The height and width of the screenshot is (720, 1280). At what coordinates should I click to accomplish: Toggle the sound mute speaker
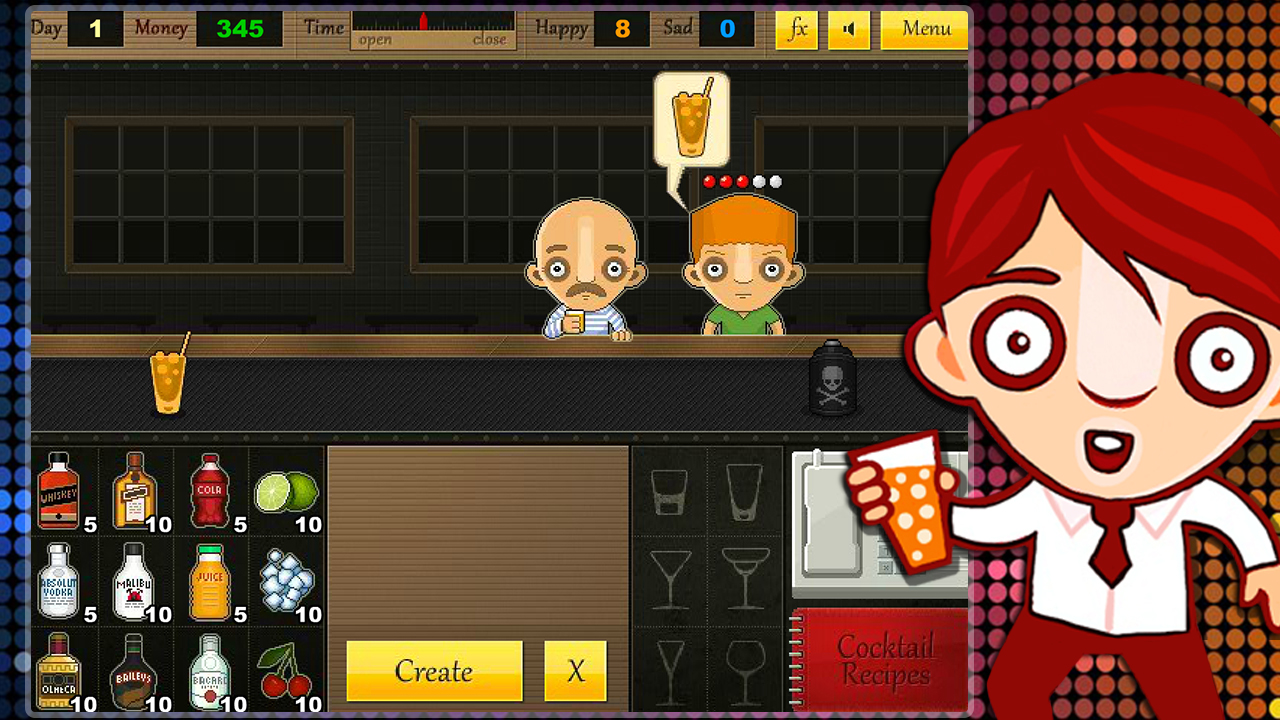[x=849, y=29]
